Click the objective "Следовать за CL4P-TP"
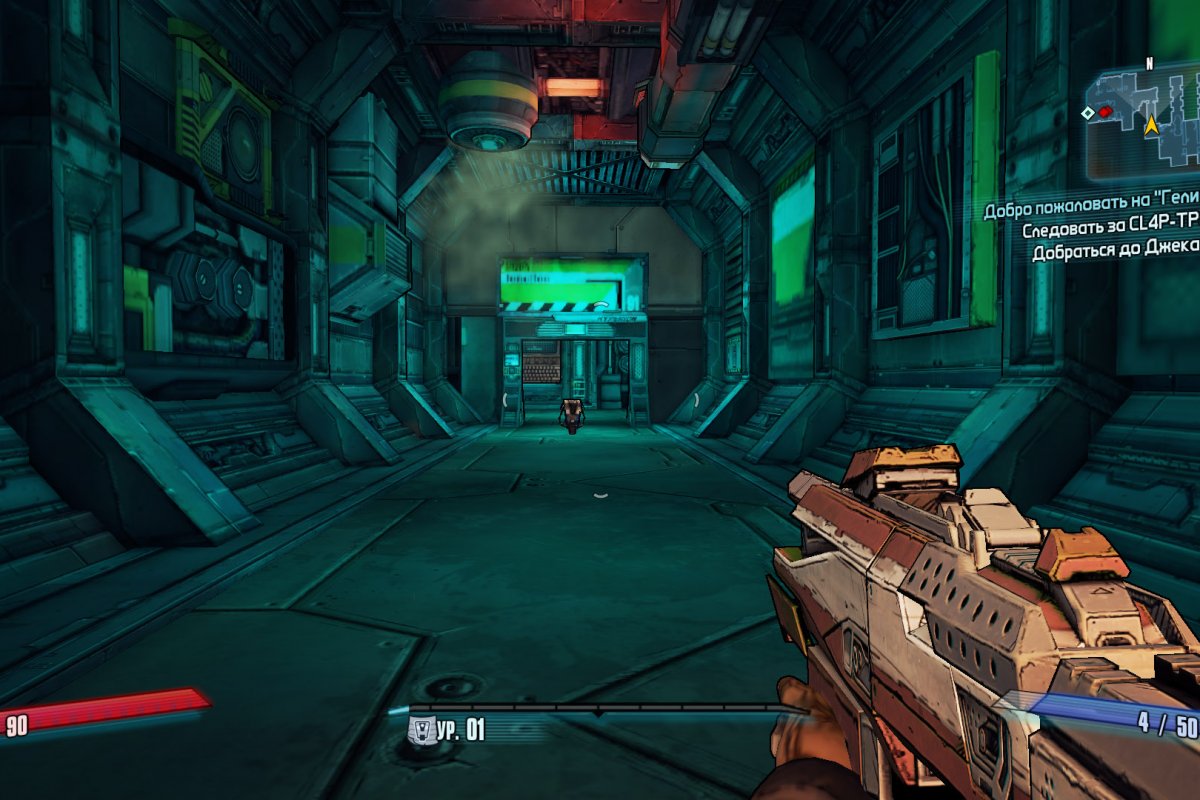Viewport: 1200px width, 800px height. coord(1110,231)
